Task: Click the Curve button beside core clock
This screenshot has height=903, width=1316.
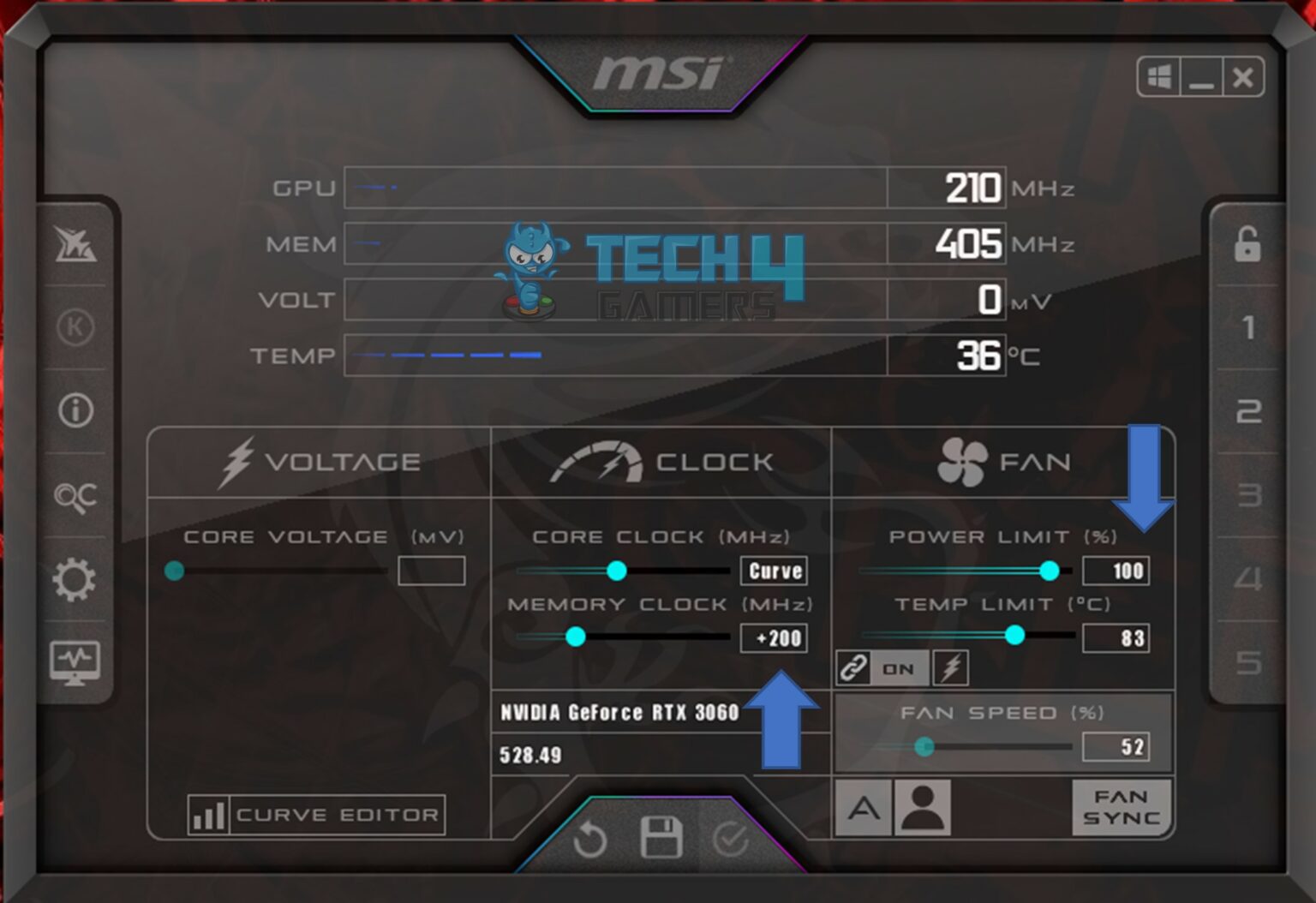Action: pos(772,571)
